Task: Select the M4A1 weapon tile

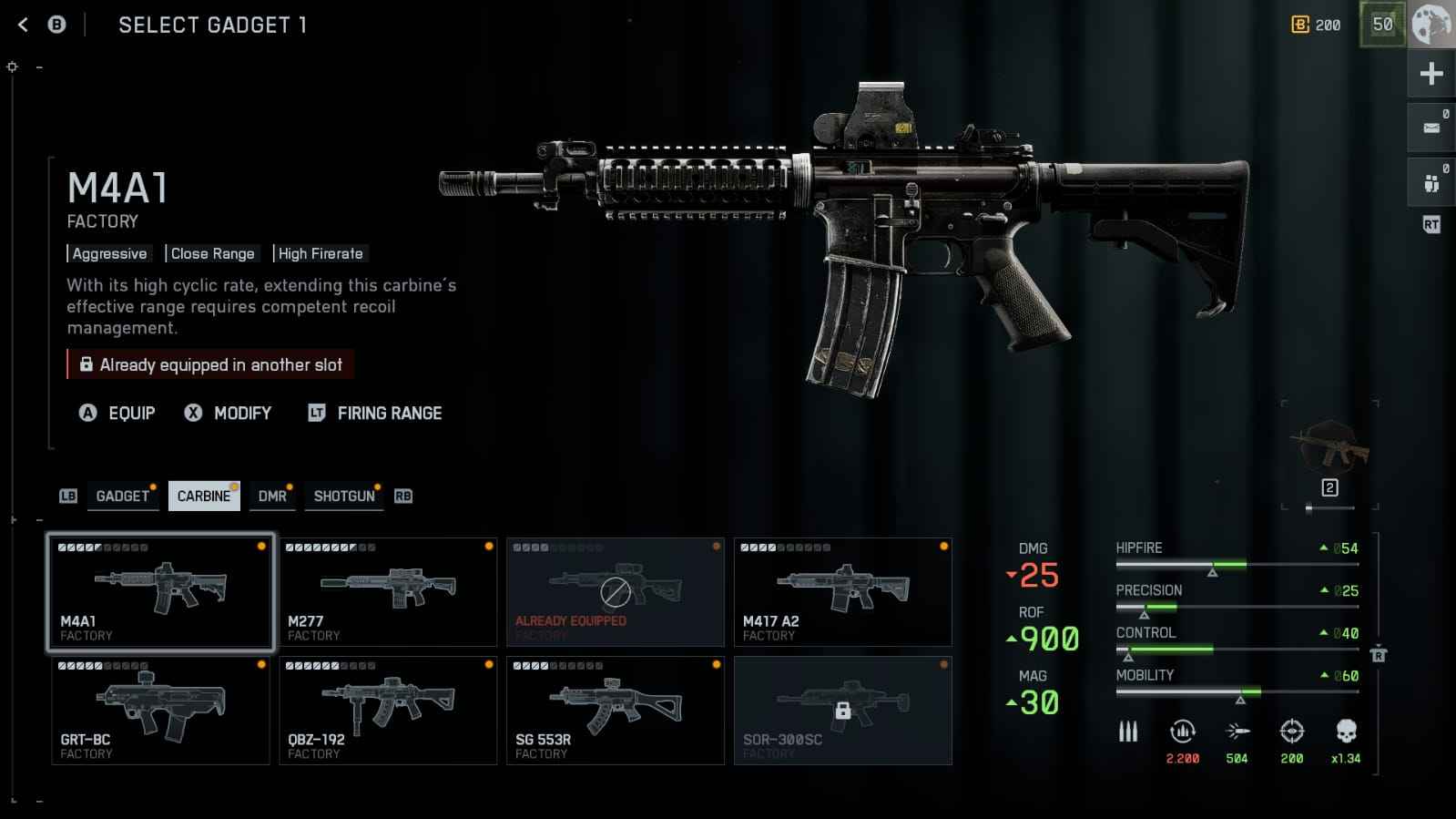Action: [160, 592]
